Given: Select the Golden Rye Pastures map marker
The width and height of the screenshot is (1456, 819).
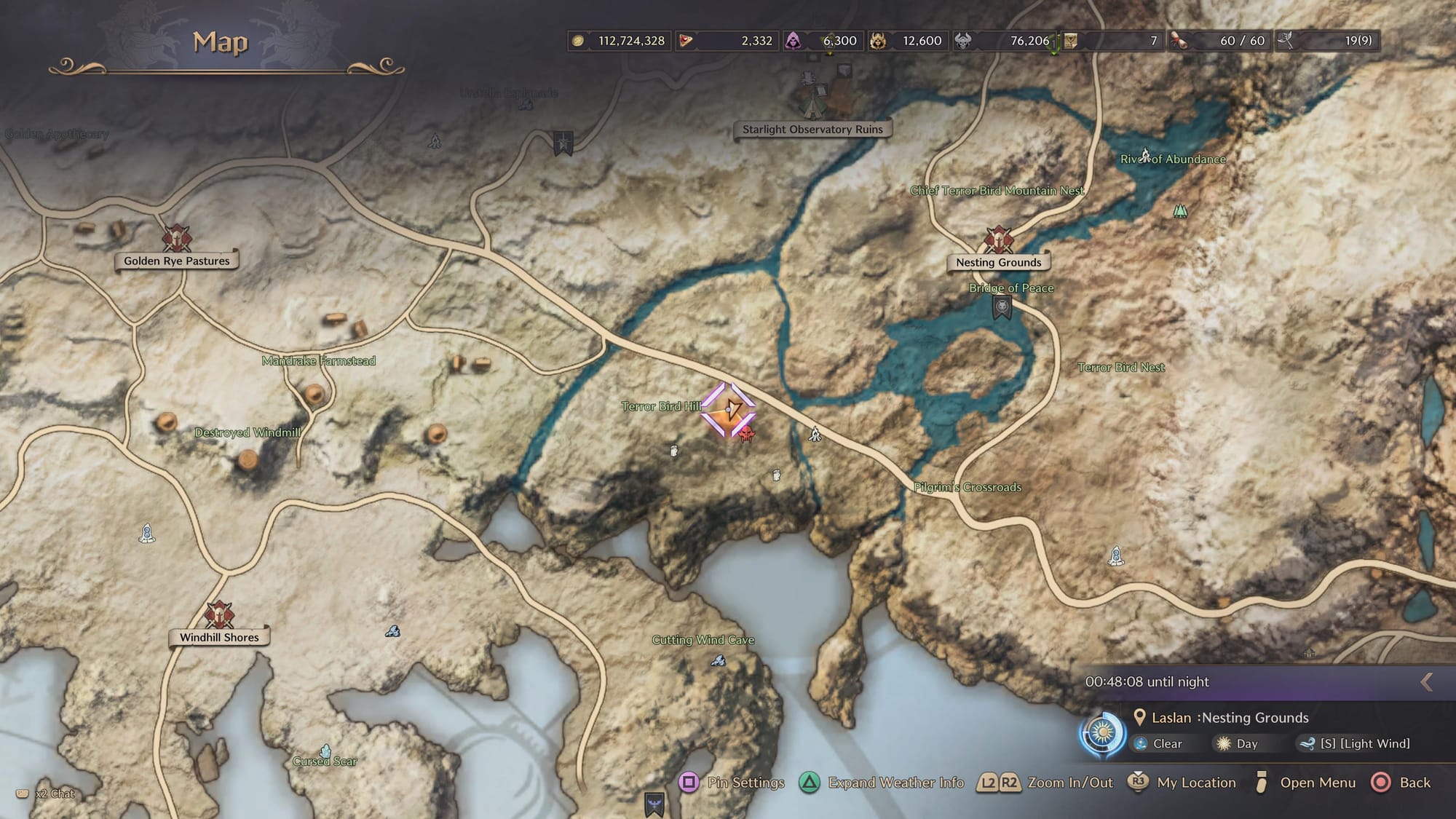Looking at the screenshot, I should coord(176,238).
